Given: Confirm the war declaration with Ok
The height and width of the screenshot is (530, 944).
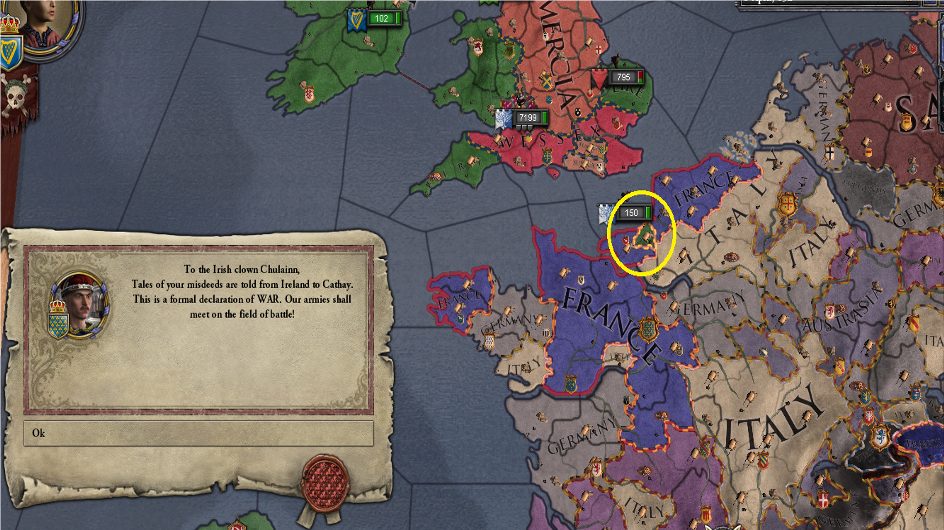Looking at the screenshot, I should point(198,433).
